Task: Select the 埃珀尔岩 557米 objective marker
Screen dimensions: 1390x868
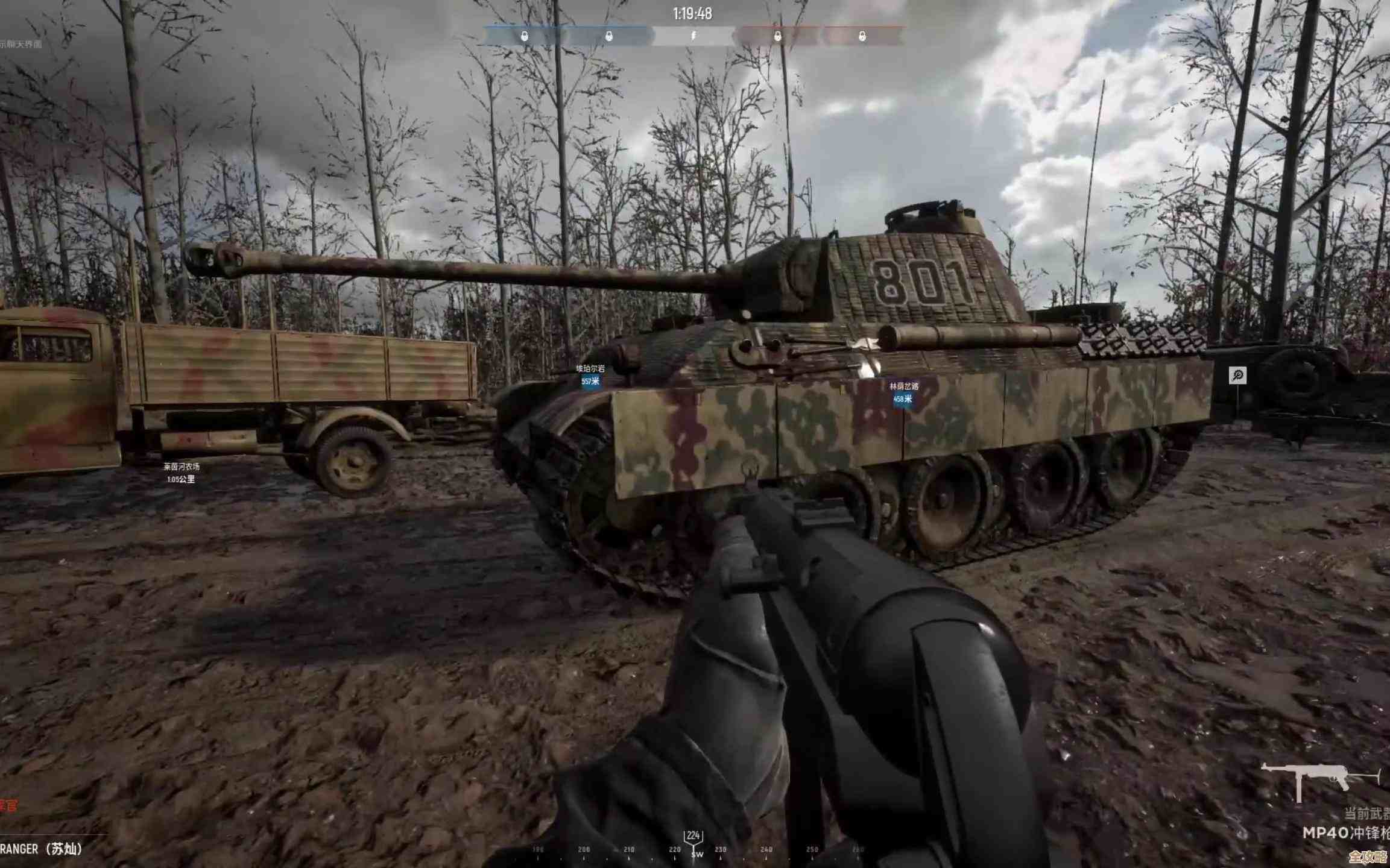Action: pyautogui.click(x=590, y=375)
